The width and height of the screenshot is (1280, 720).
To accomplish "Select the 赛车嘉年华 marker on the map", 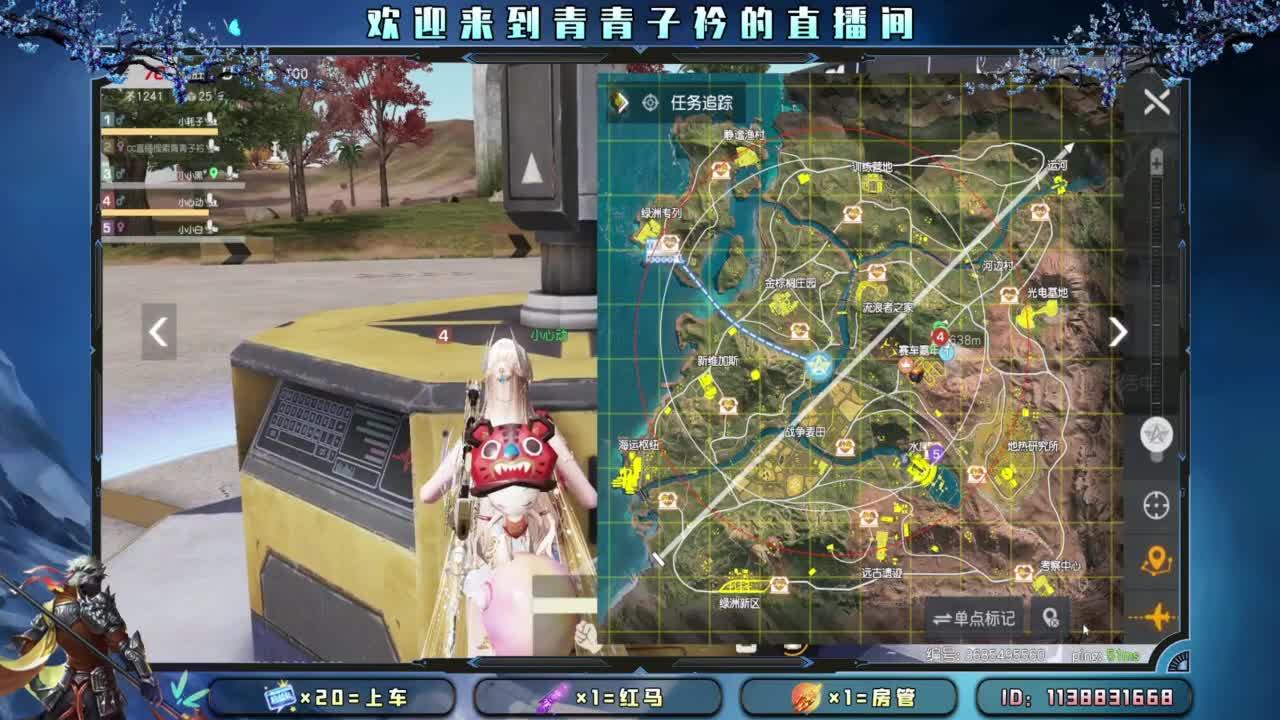I will click(x=917, y=352).
